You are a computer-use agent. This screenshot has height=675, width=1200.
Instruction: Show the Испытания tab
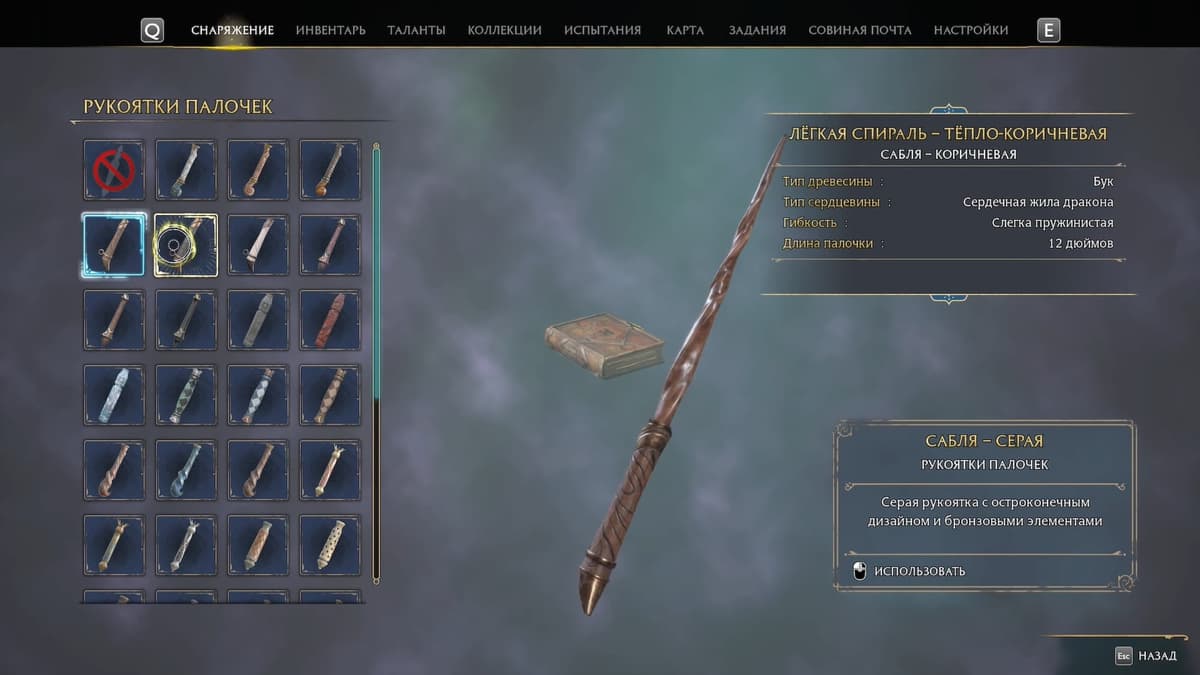tap(602, 30)
